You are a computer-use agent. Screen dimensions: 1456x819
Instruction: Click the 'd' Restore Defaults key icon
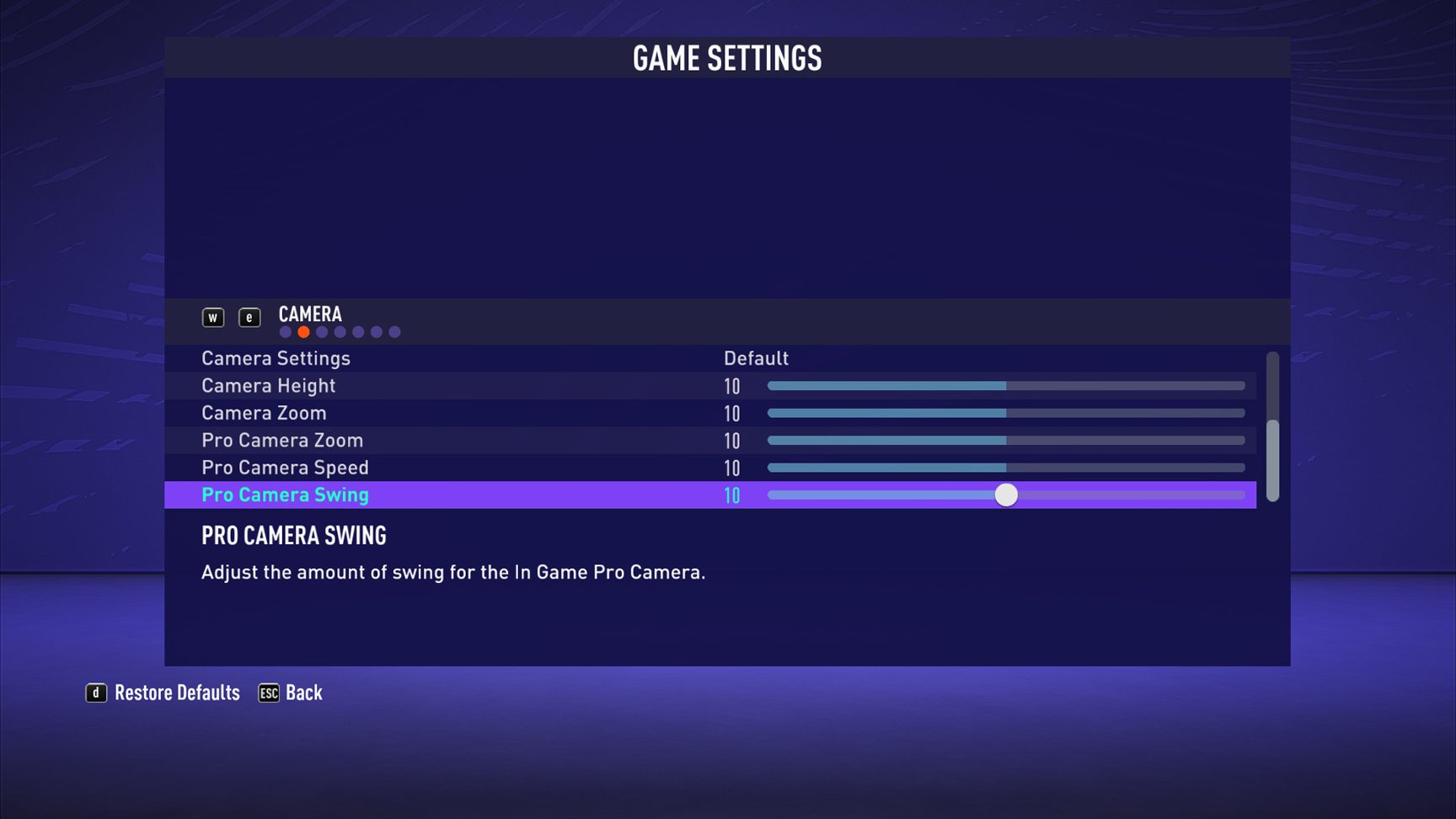coord(95,692)
